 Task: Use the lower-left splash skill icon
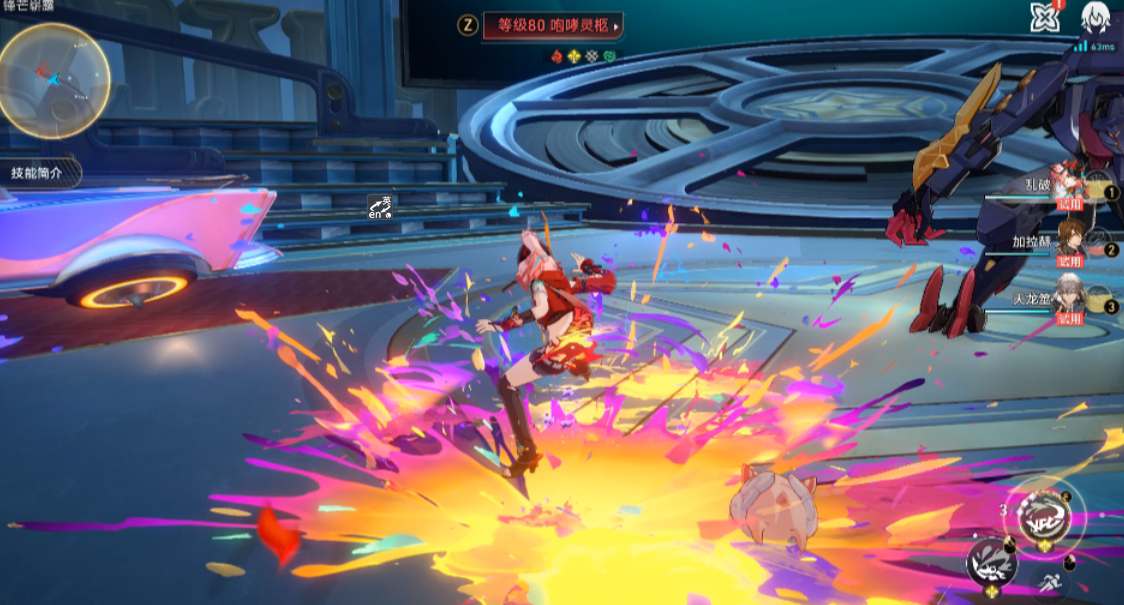point(990,562)
